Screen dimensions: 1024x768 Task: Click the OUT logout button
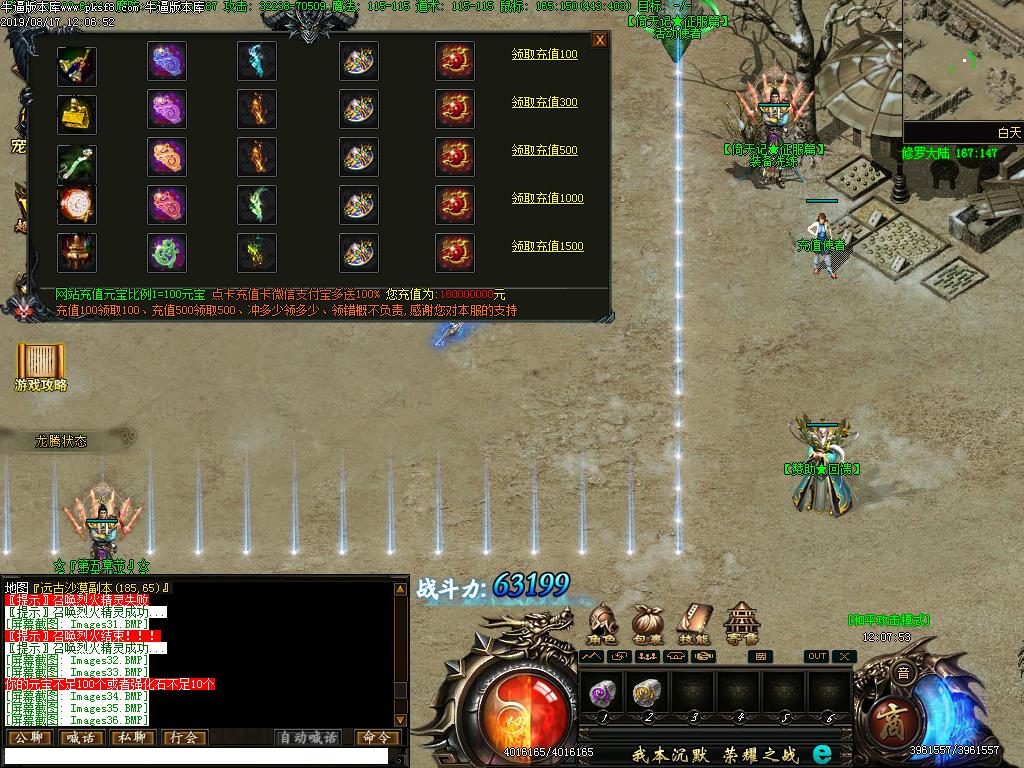point(817,656)
